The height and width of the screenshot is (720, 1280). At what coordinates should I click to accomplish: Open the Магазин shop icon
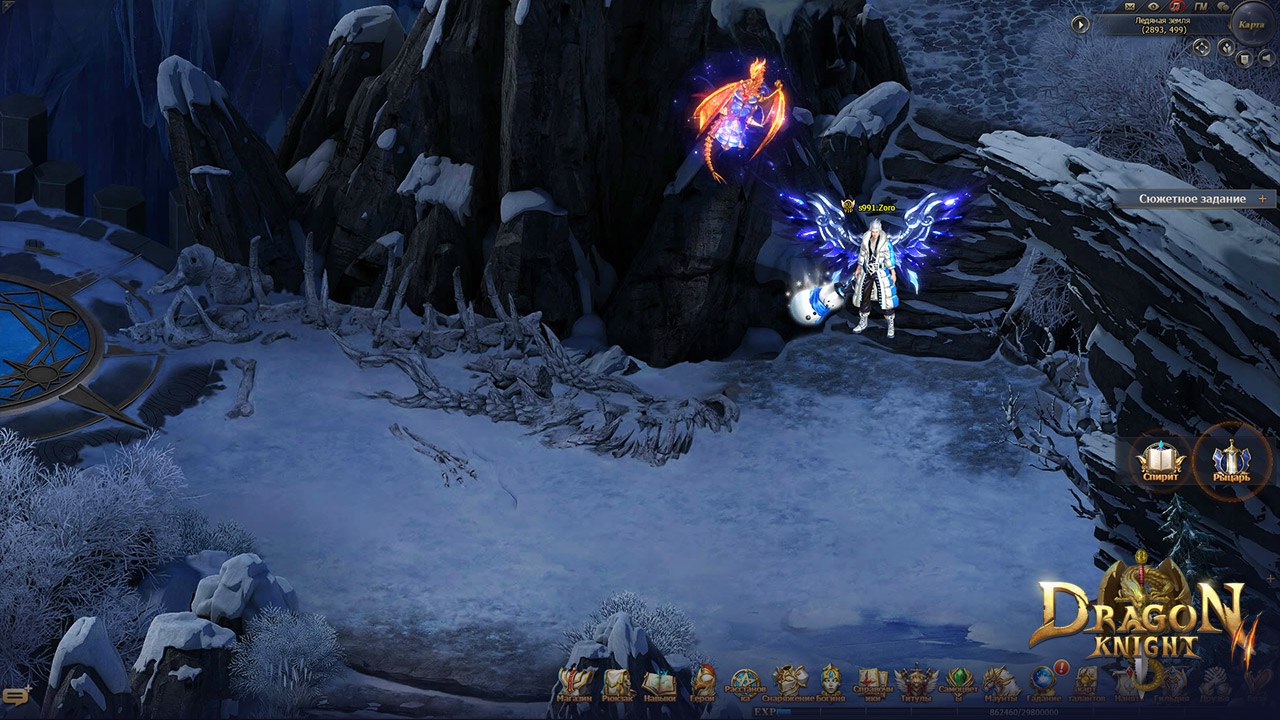576,683
